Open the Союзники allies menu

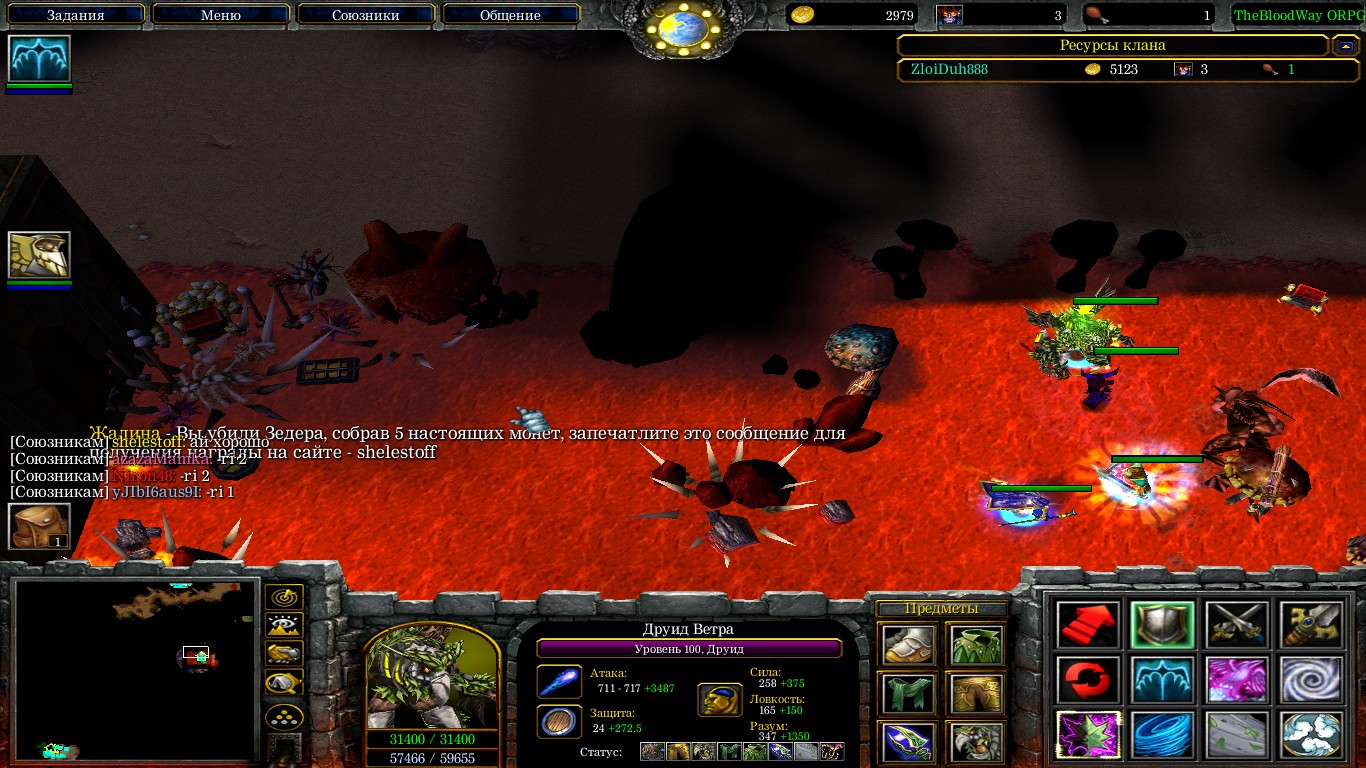click(x=366, y=15)
